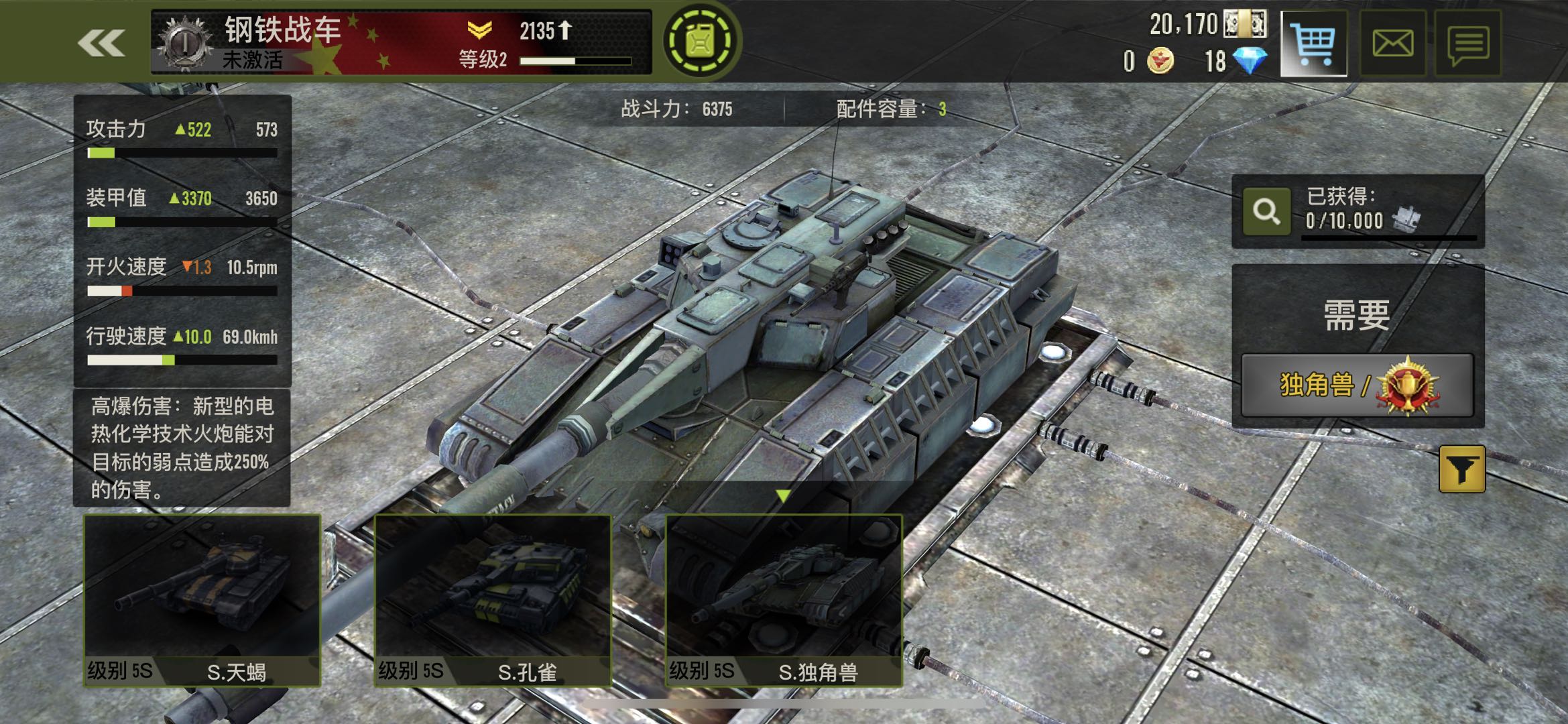Open the shopping cart store
1568x724 pixels.
point(1313,44)
